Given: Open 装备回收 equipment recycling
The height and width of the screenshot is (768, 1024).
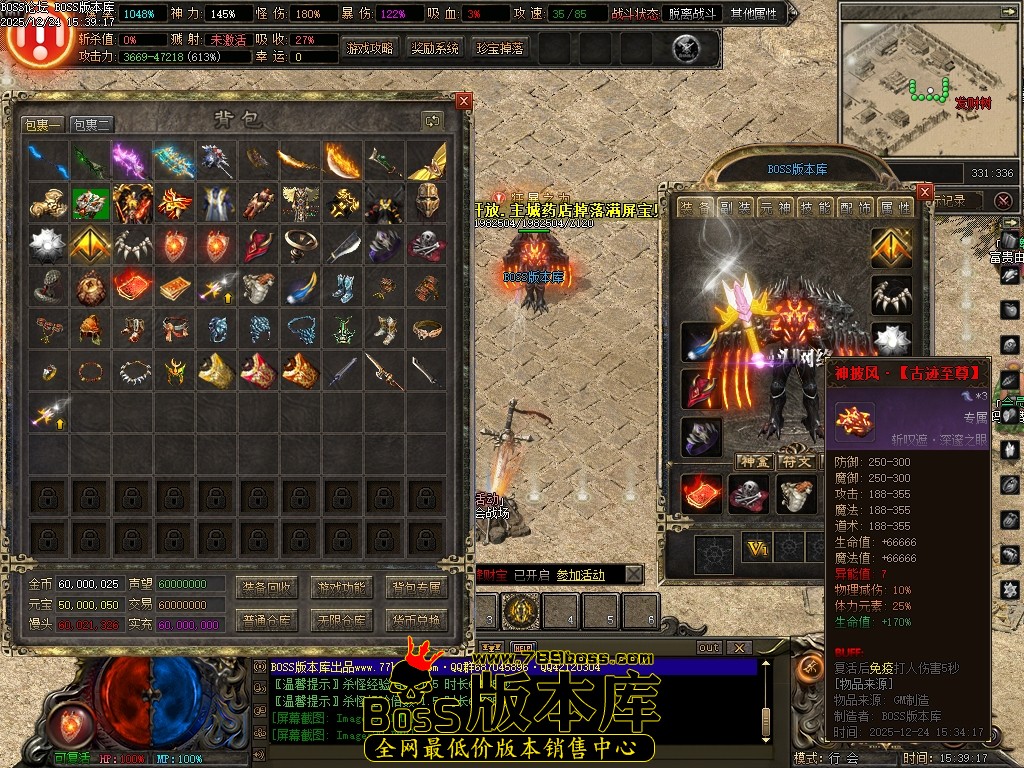Looking at the screenshot, I should tap(266, 587).
